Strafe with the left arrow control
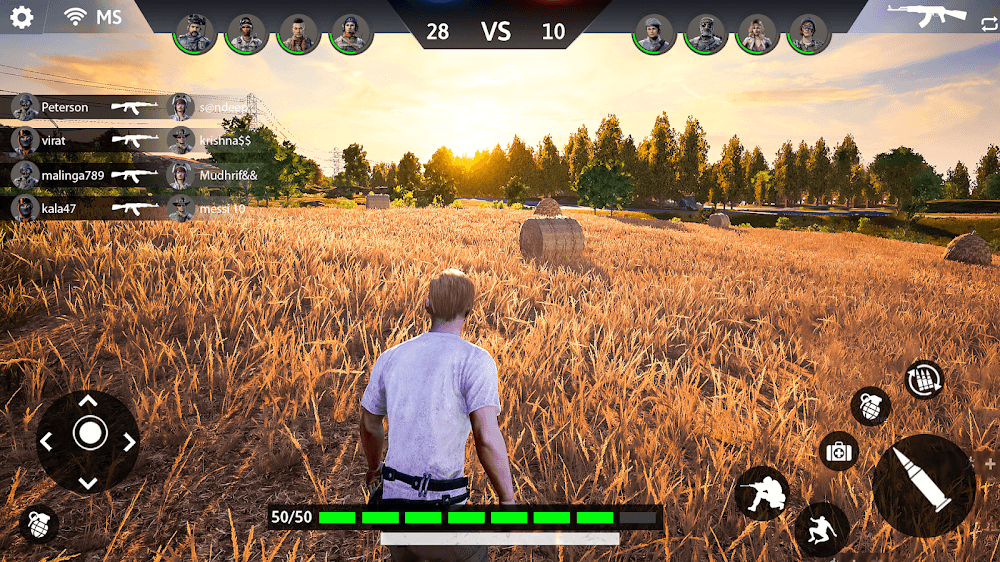Viewport: 1000px width, 562px height. (47, 441)
